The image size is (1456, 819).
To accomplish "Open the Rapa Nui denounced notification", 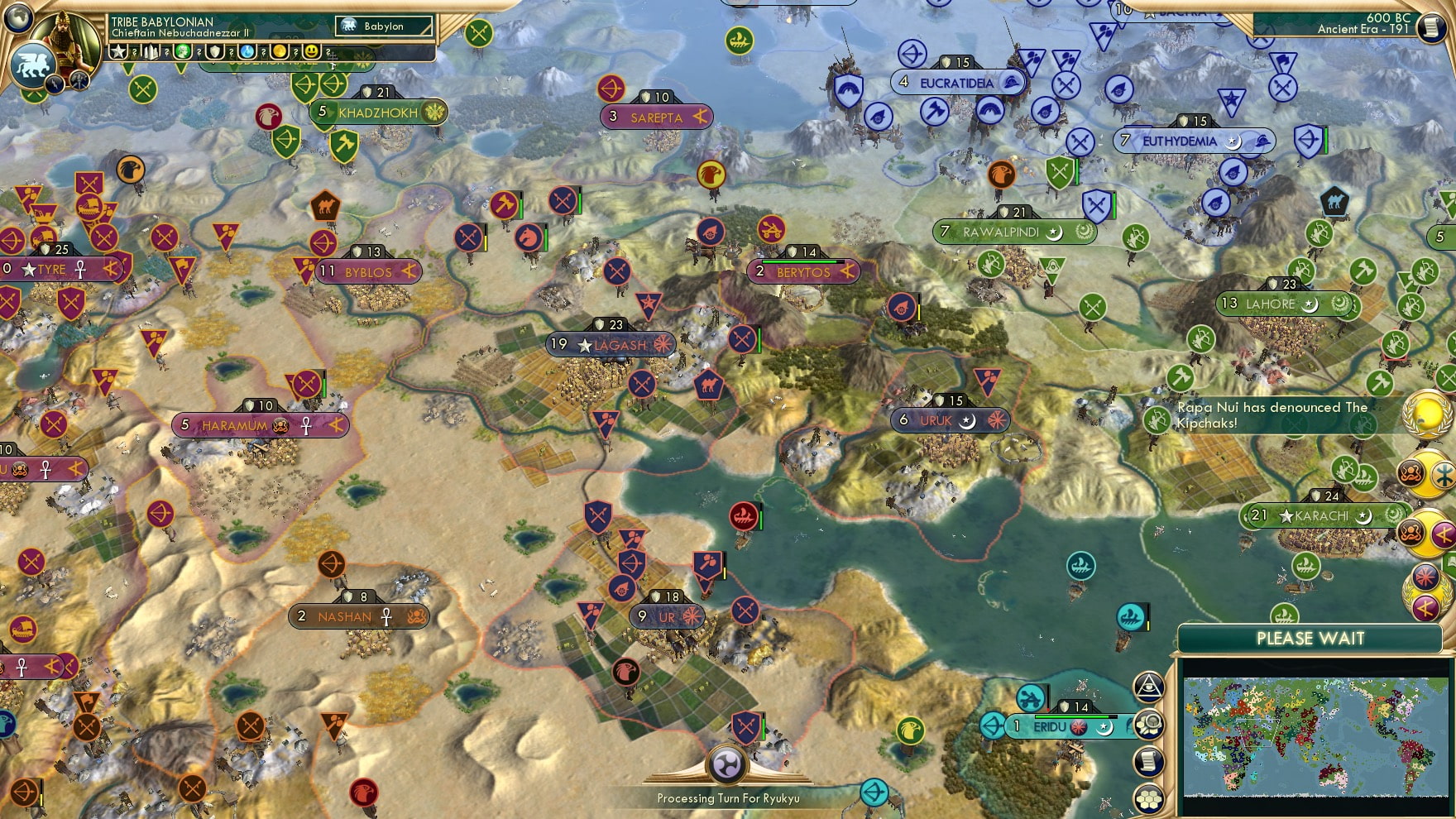I will (1274, 415).
